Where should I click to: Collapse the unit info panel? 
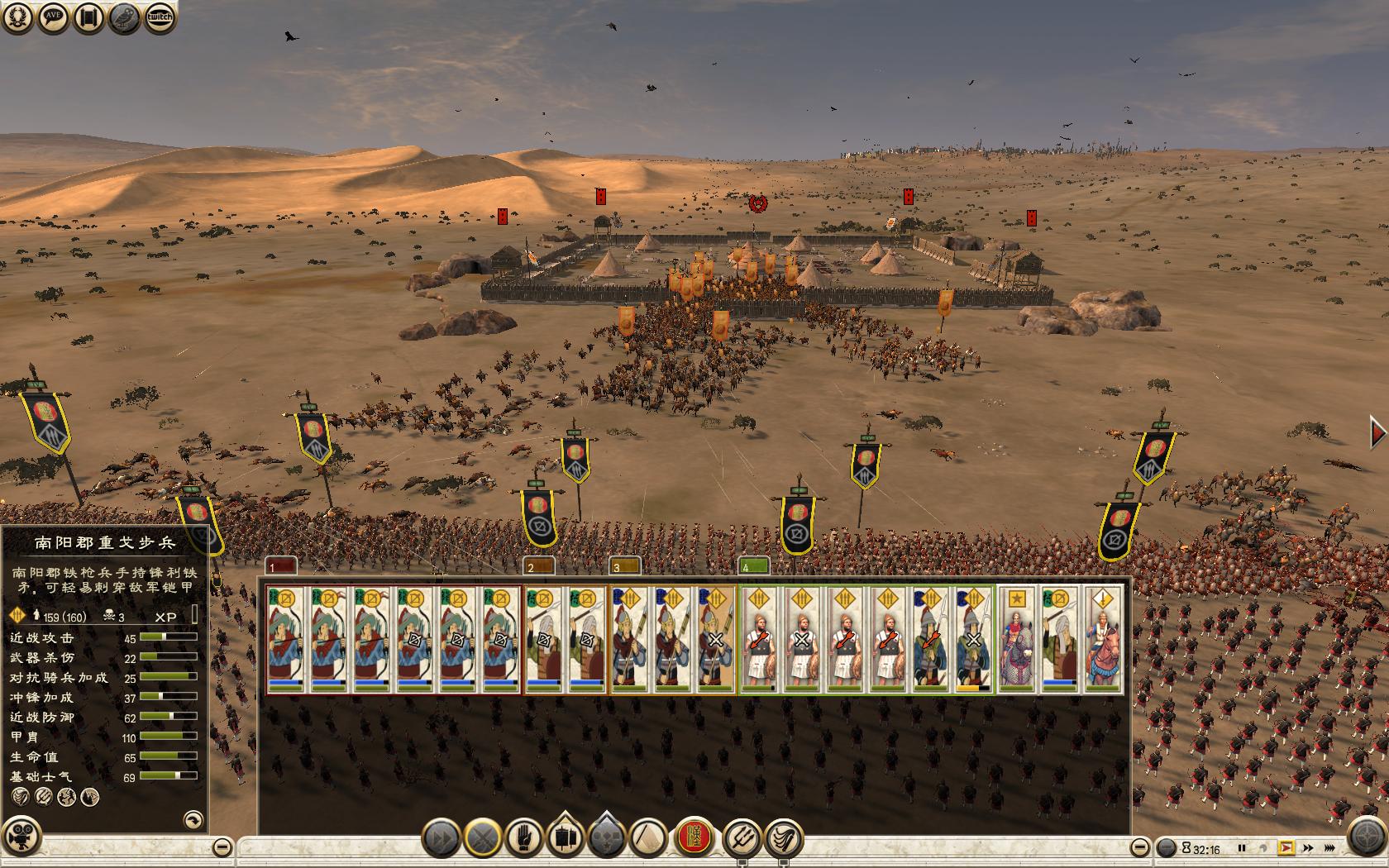click(222, 847)
